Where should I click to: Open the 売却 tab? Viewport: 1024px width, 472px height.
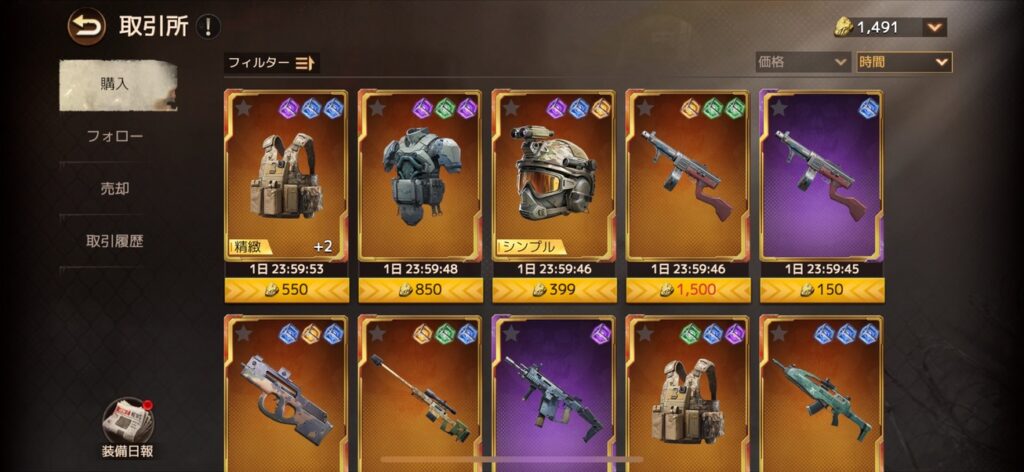coord(115,188)
